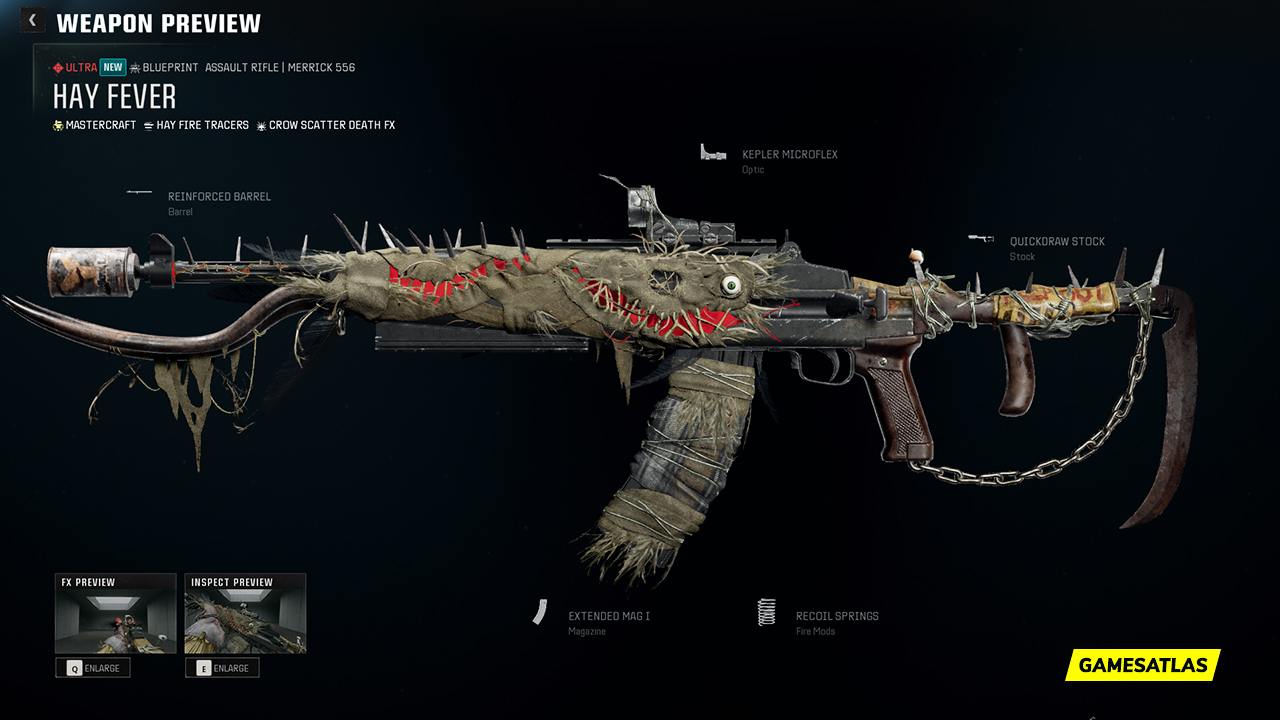Enlarge the FX Preview
Screen dimensions: 1280x720
pyautogui.click(x=93, y=668)
